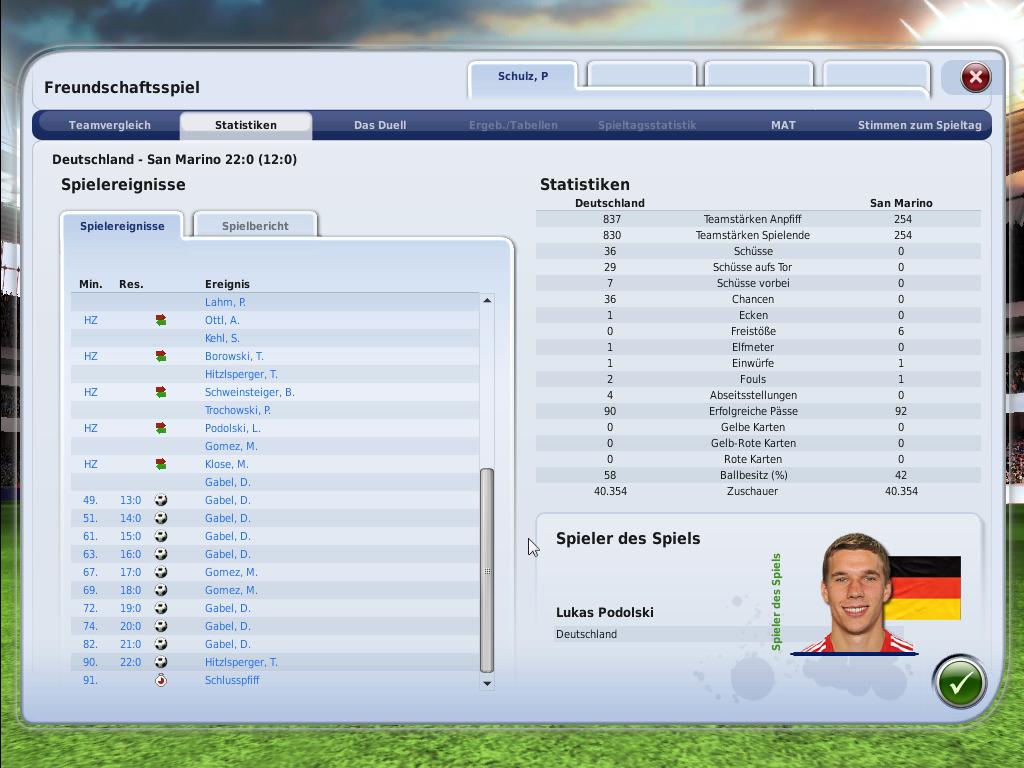This screenshot has width=1024, height=768.
Task: Select Hitzlsperger's 22:0 goal entry
Action: [241, 662]
